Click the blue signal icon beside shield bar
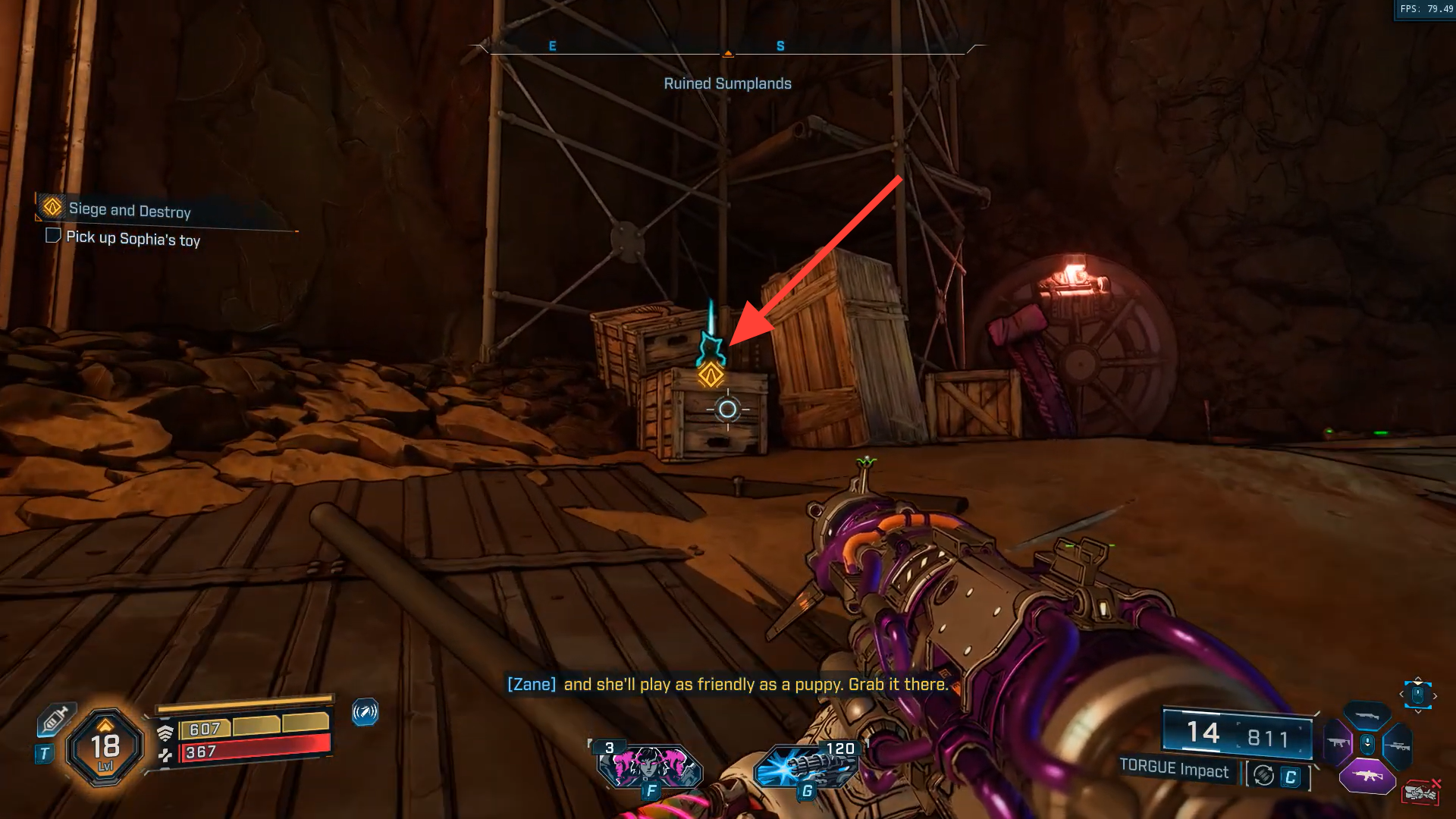Screen dimensions: 1456x819 (x=365, y=712)
